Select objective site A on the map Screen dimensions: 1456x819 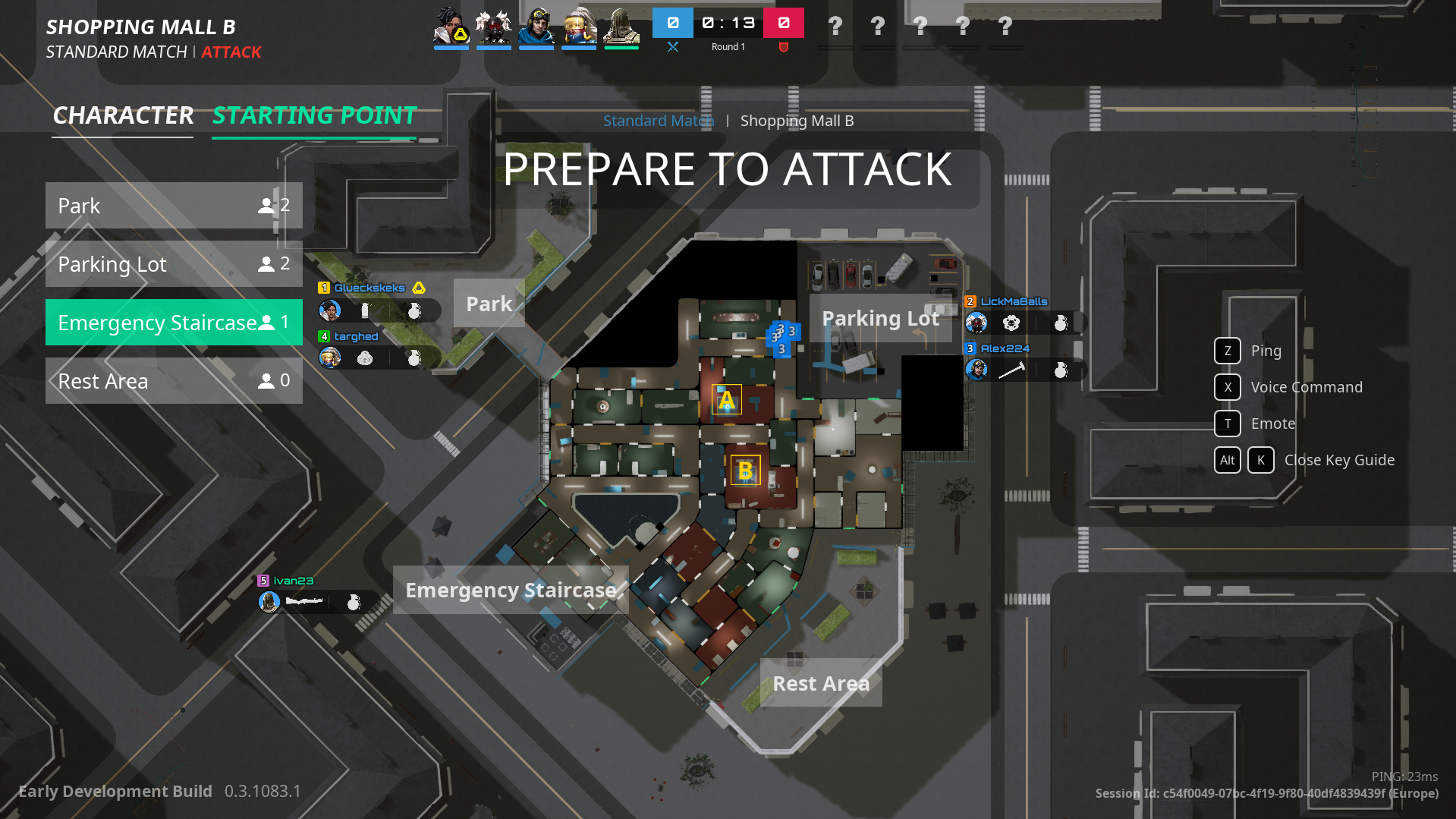pos(726,400)
